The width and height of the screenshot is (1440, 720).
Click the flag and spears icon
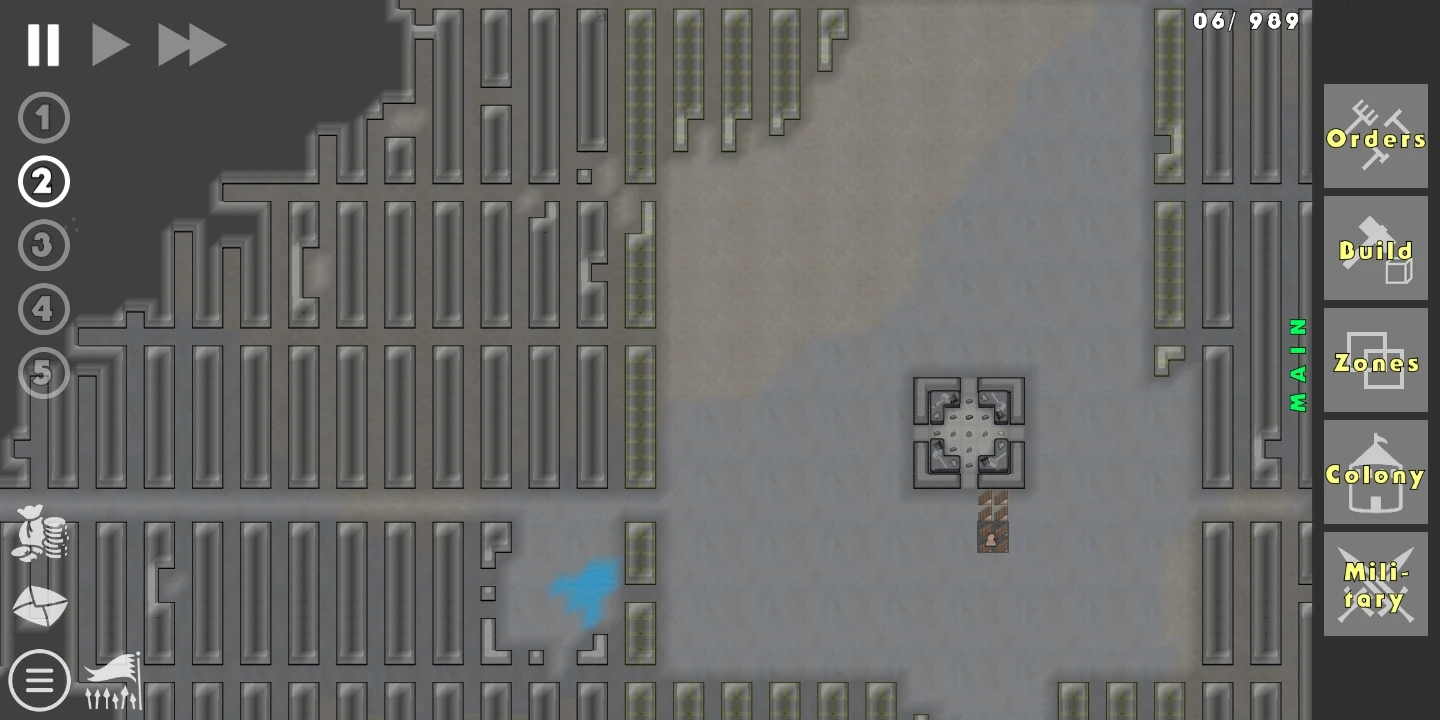pyautogui.click(x=113, y=681)
